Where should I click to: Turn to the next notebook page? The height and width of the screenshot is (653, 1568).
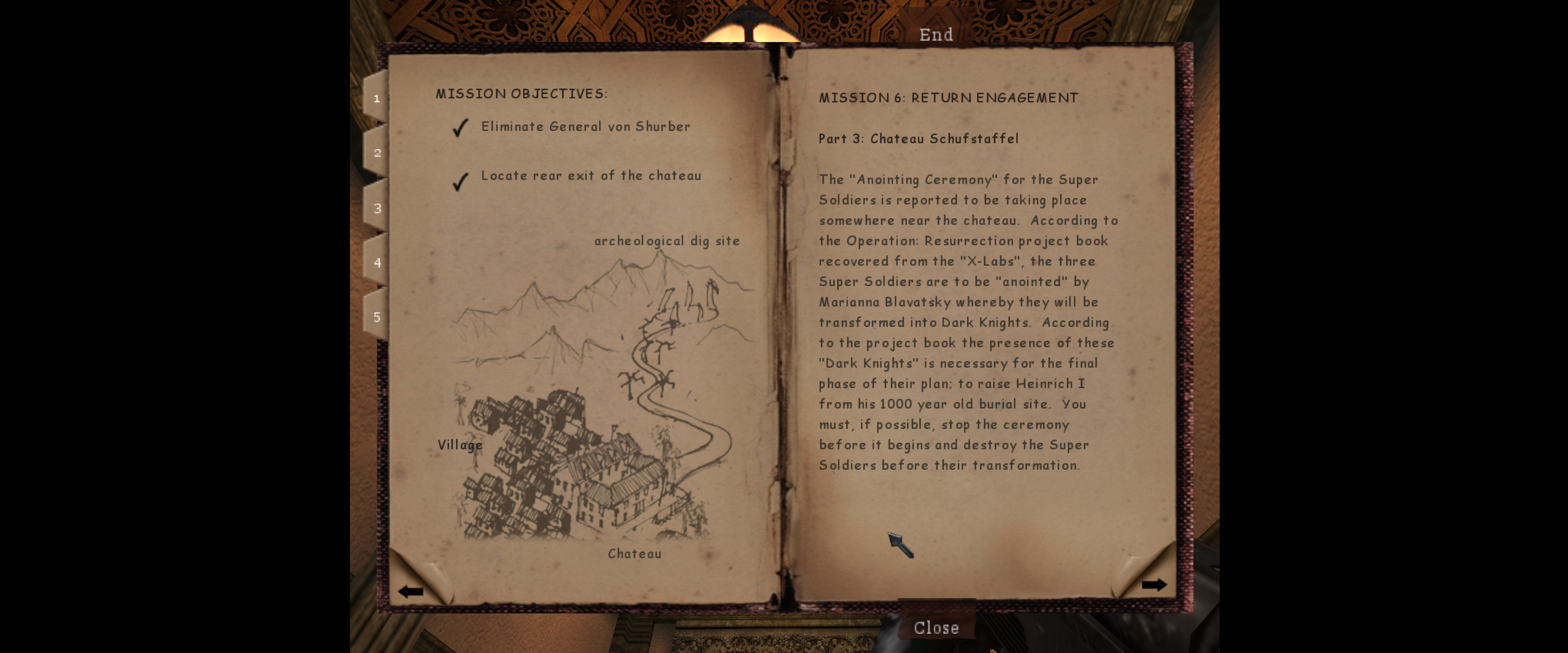click(1153, 585)
